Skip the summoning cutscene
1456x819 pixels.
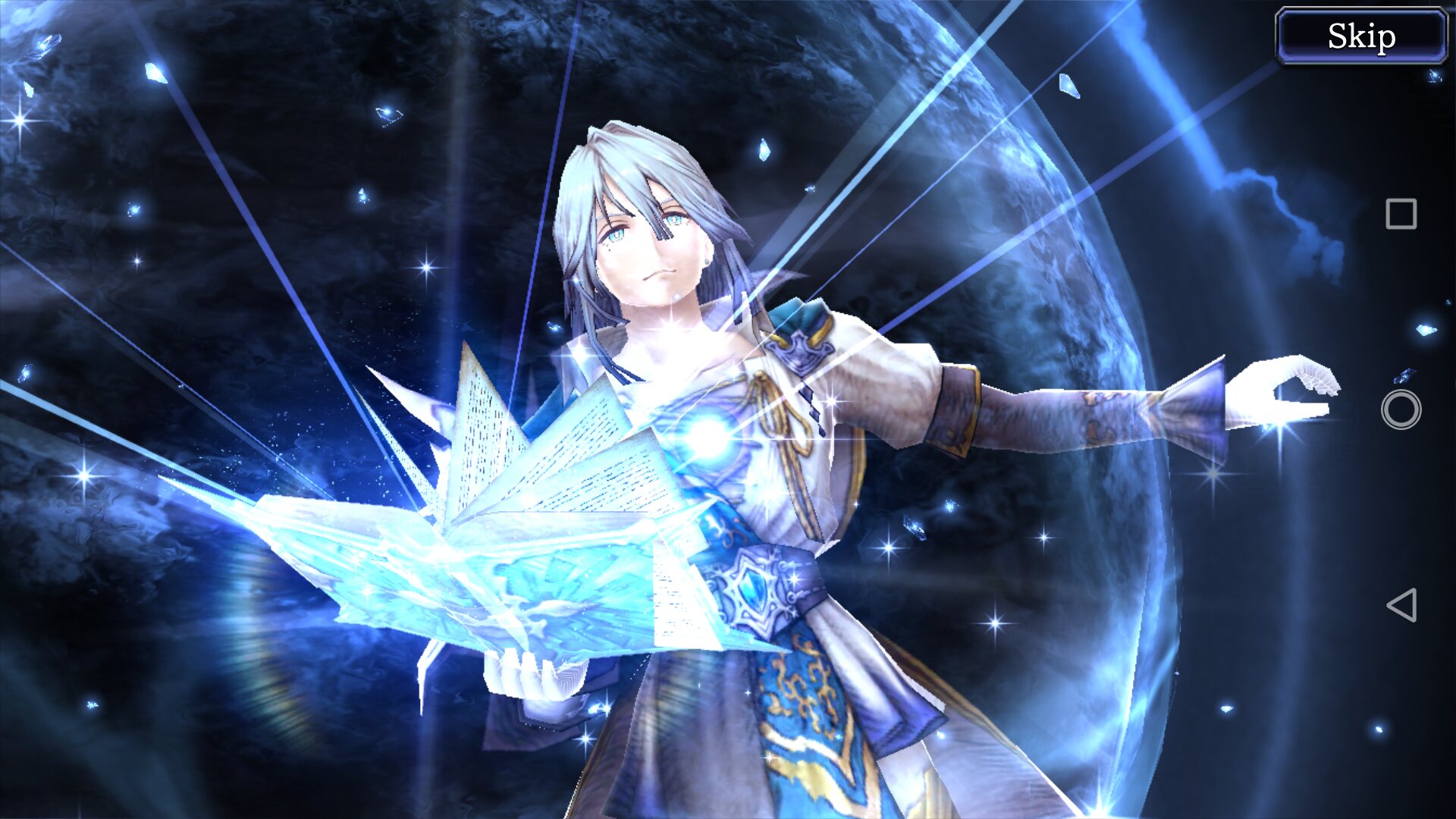(1361, 36)
